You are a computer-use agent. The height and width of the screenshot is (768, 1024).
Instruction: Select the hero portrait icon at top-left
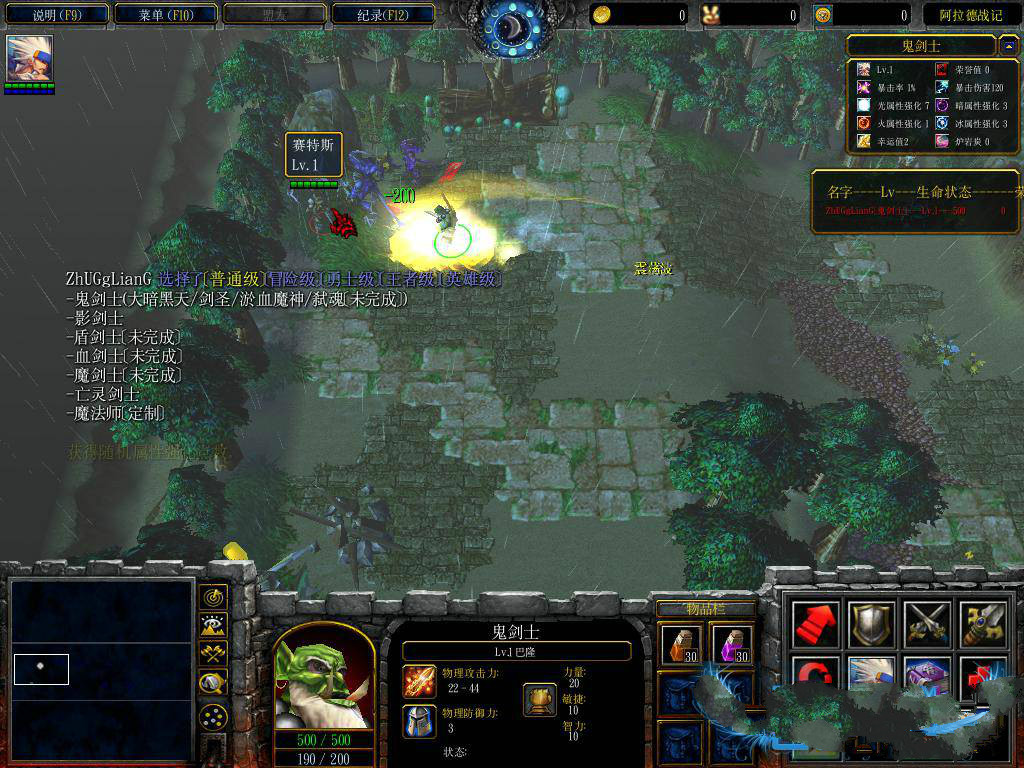[x=29, y=59]
